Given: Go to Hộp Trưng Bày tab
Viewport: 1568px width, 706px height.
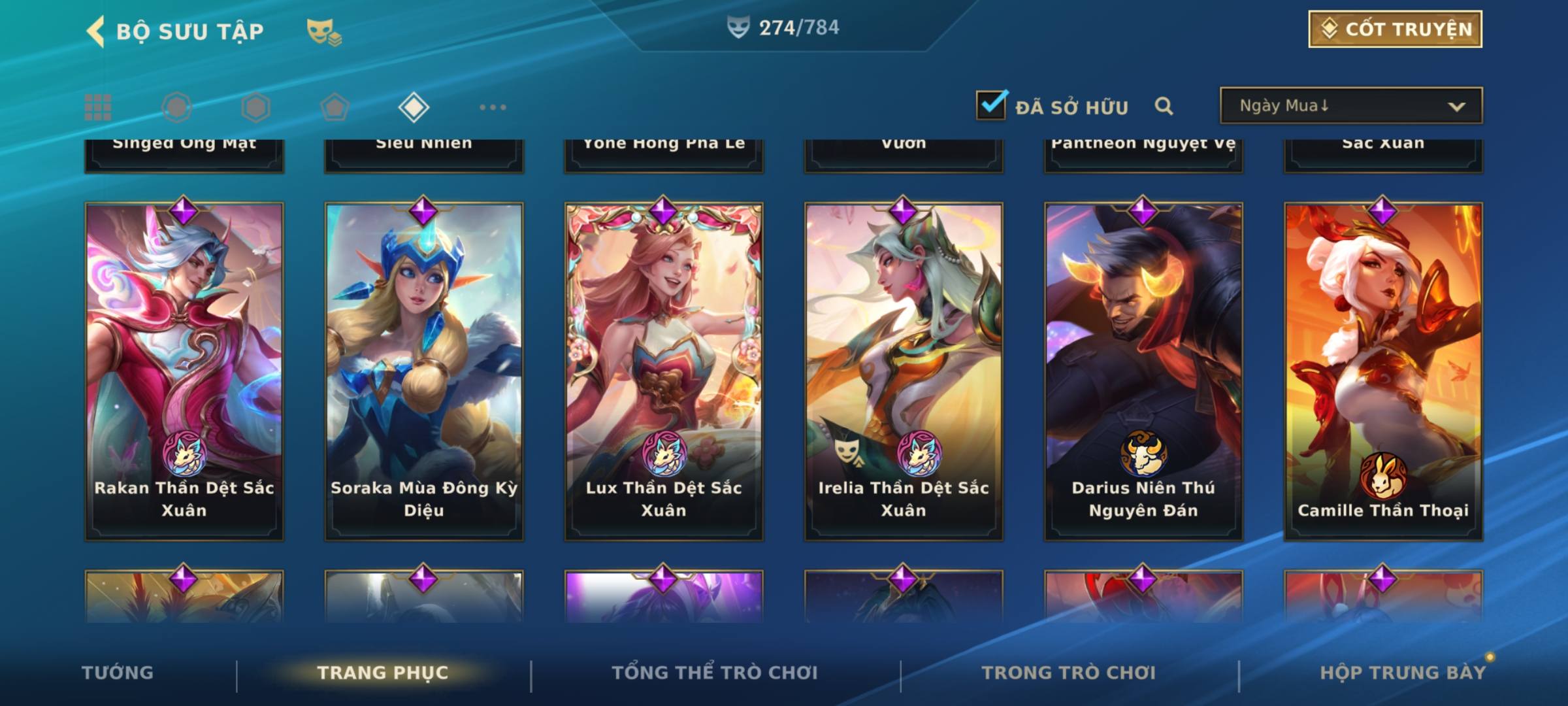Looking at the screenshot, I should pos(1403,673).
